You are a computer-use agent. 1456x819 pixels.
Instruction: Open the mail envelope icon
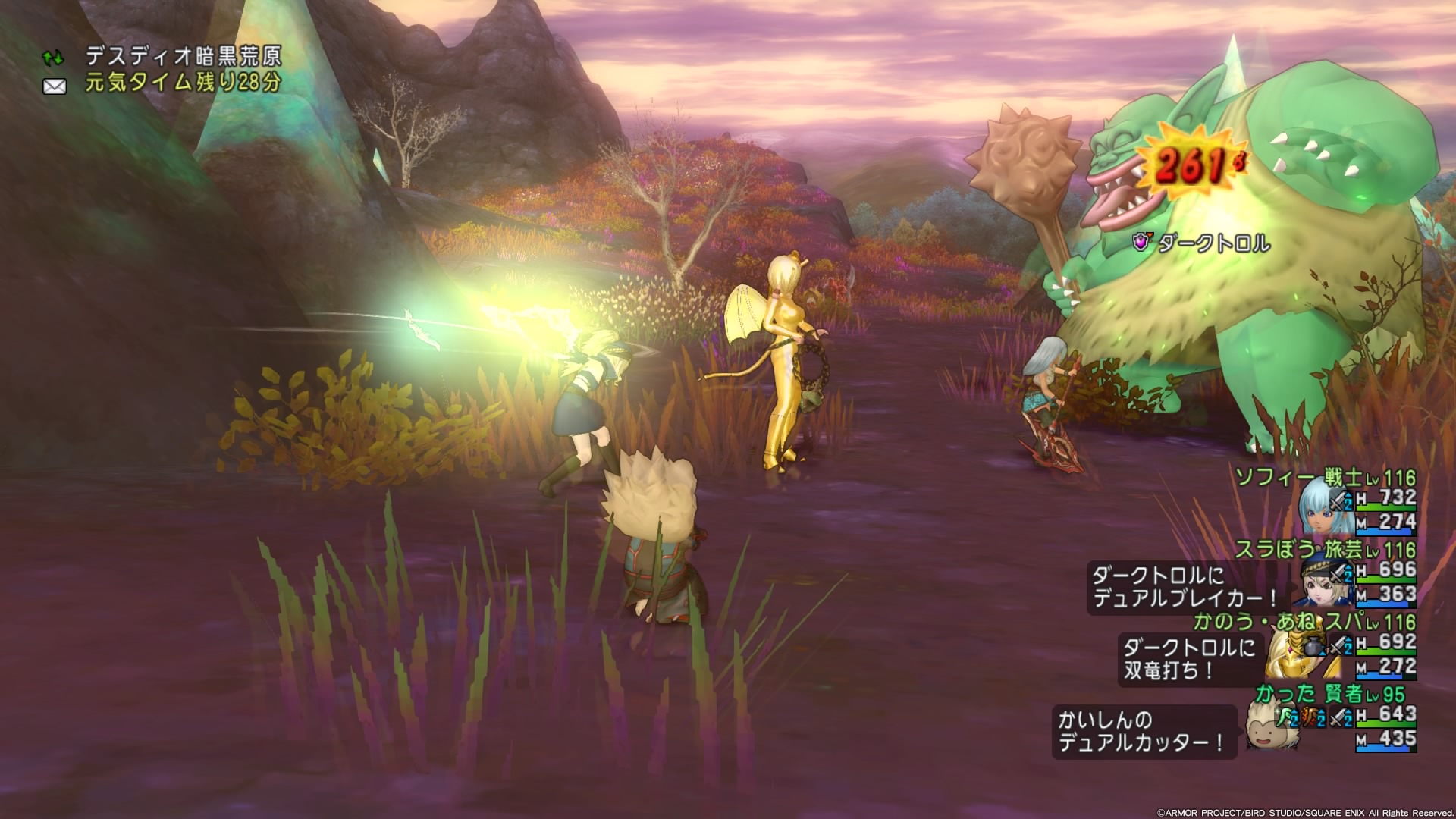55,86
